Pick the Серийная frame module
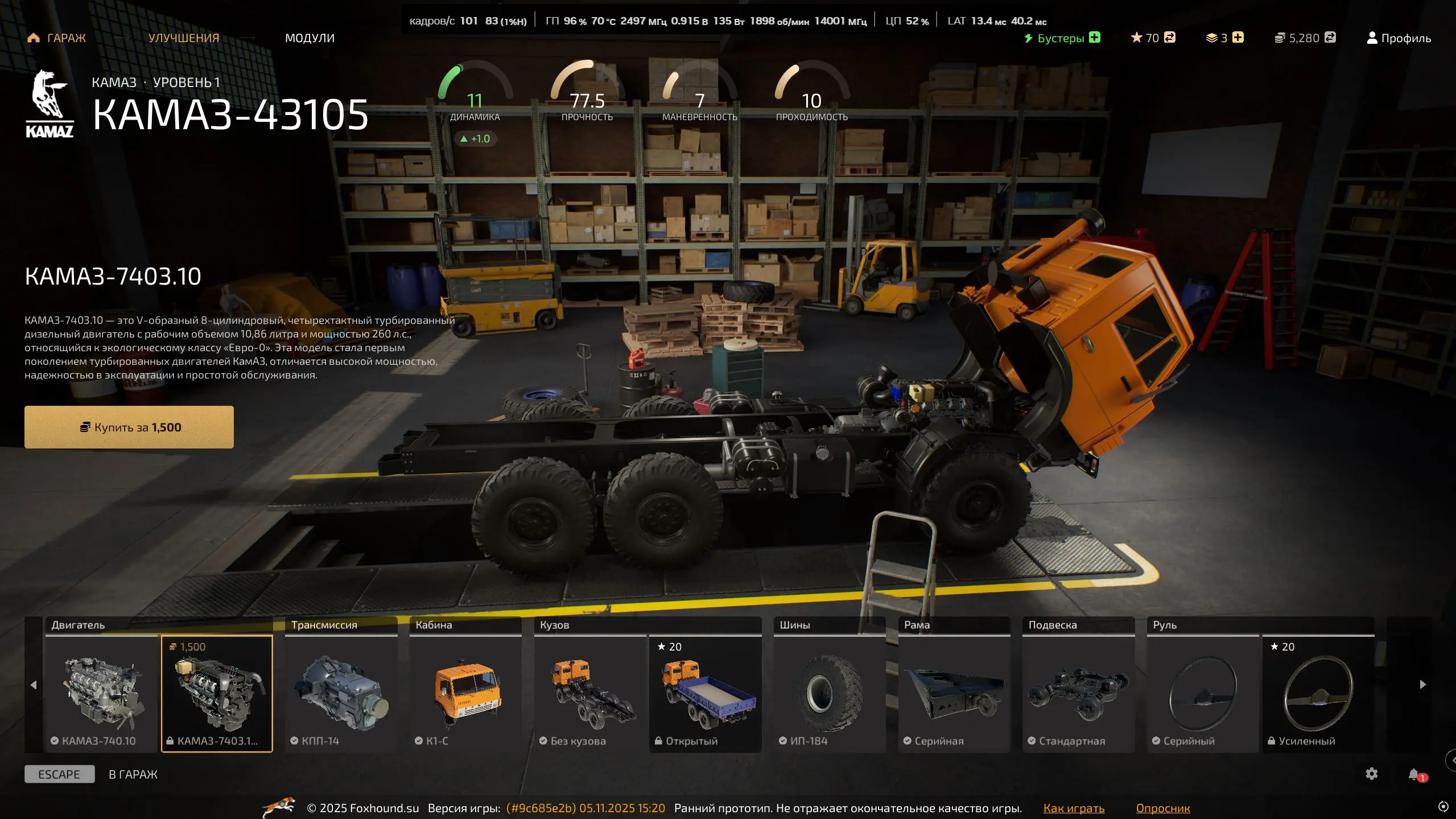Viewport: 1456px width, 819px height. click(x=954, y=693)
